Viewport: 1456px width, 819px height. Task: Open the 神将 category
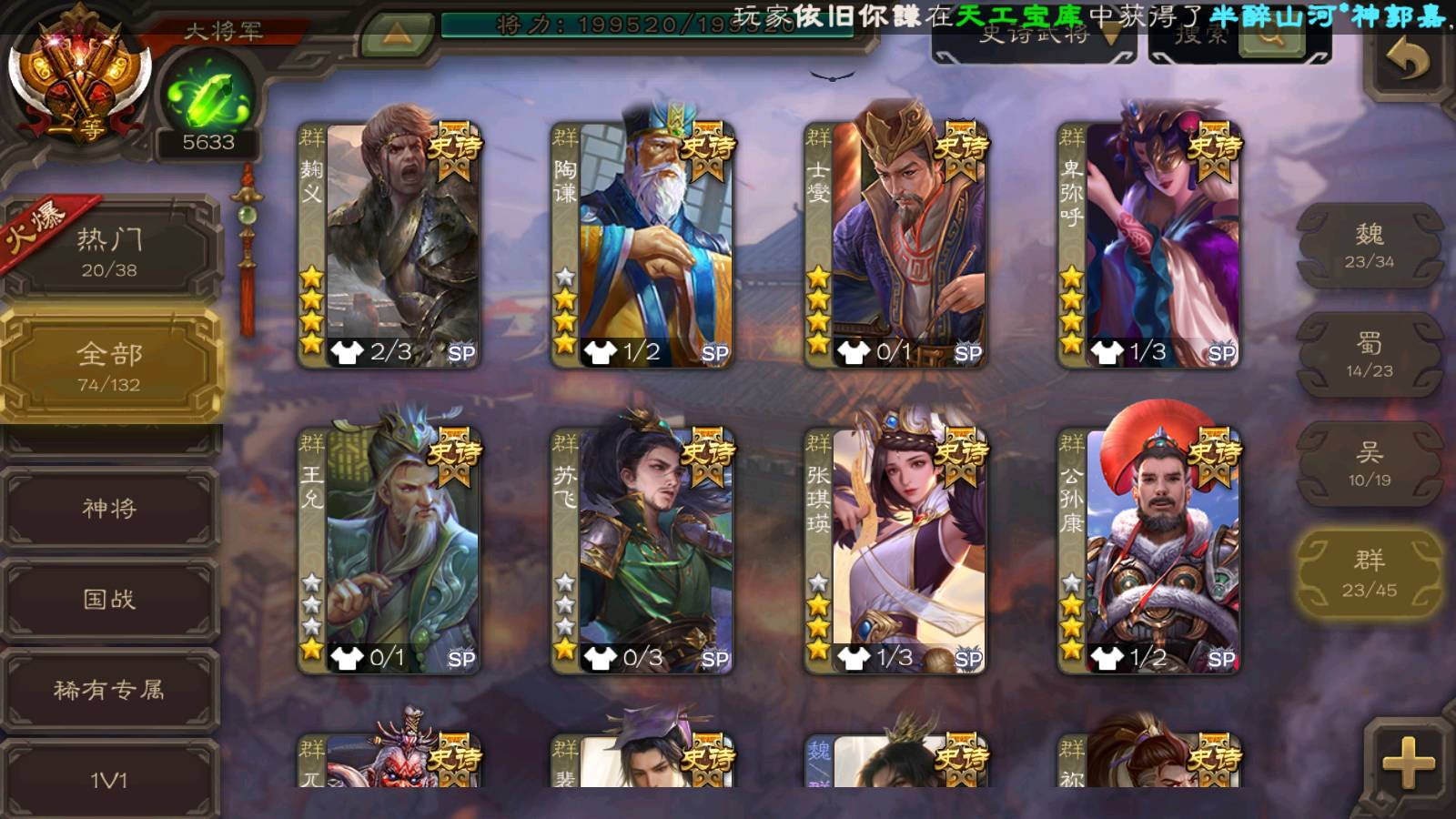[110, 508]
